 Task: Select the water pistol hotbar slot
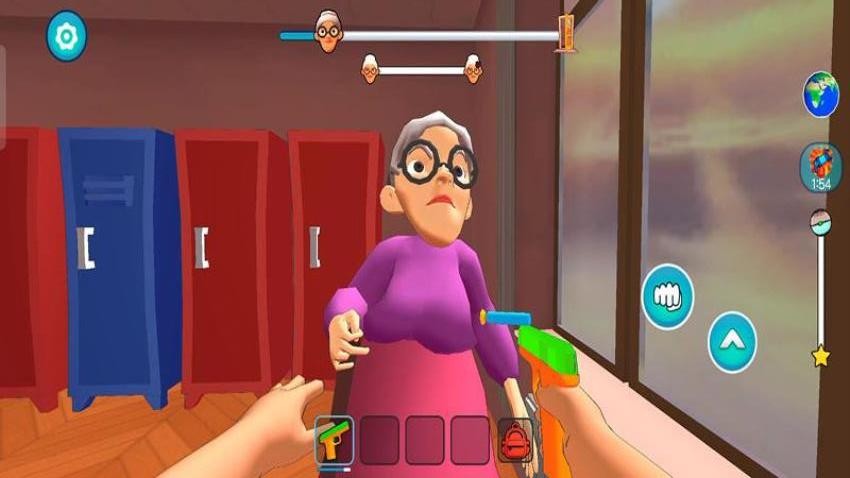click(334, 439)
